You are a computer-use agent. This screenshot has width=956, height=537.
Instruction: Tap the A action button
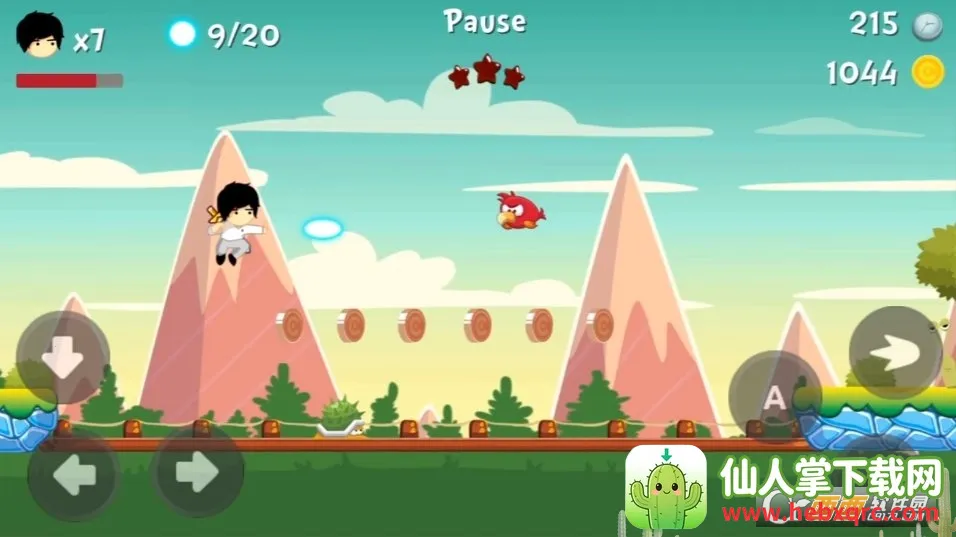pos(775,398)
